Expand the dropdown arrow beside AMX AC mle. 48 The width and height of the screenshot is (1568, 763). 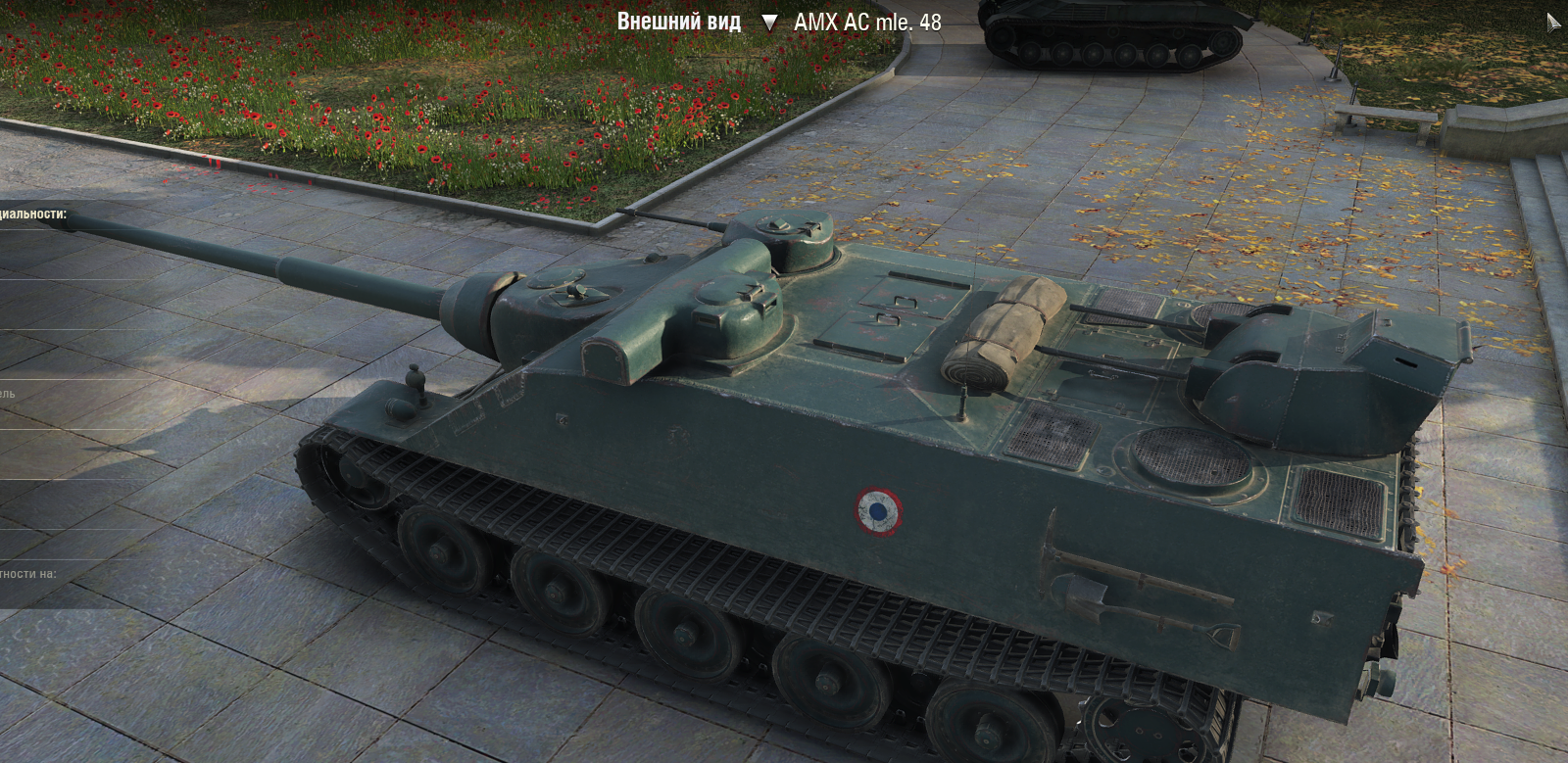[769, 23]
